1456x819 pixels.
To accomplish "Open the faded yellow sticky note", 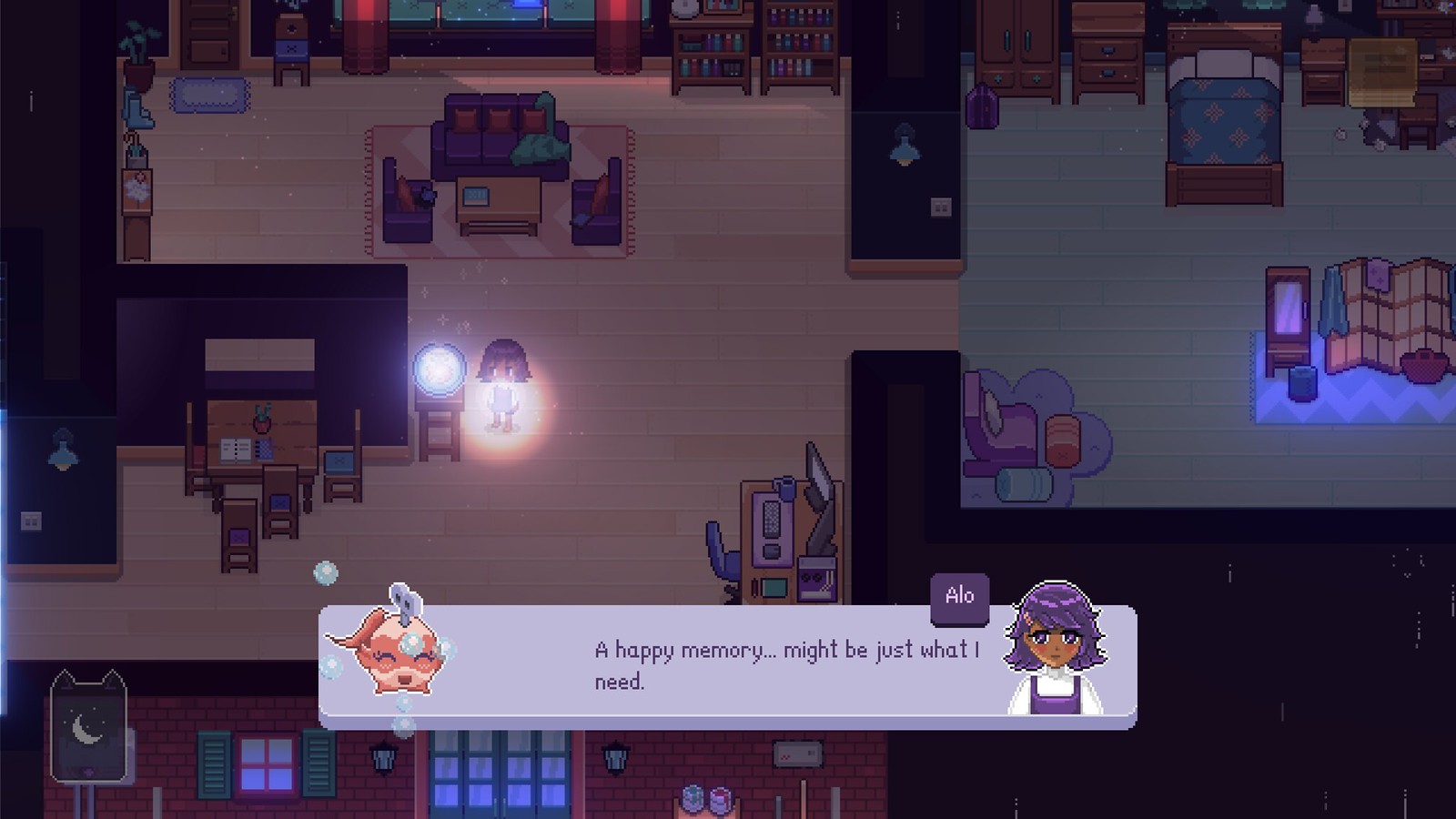I will tap(1382, 73).
